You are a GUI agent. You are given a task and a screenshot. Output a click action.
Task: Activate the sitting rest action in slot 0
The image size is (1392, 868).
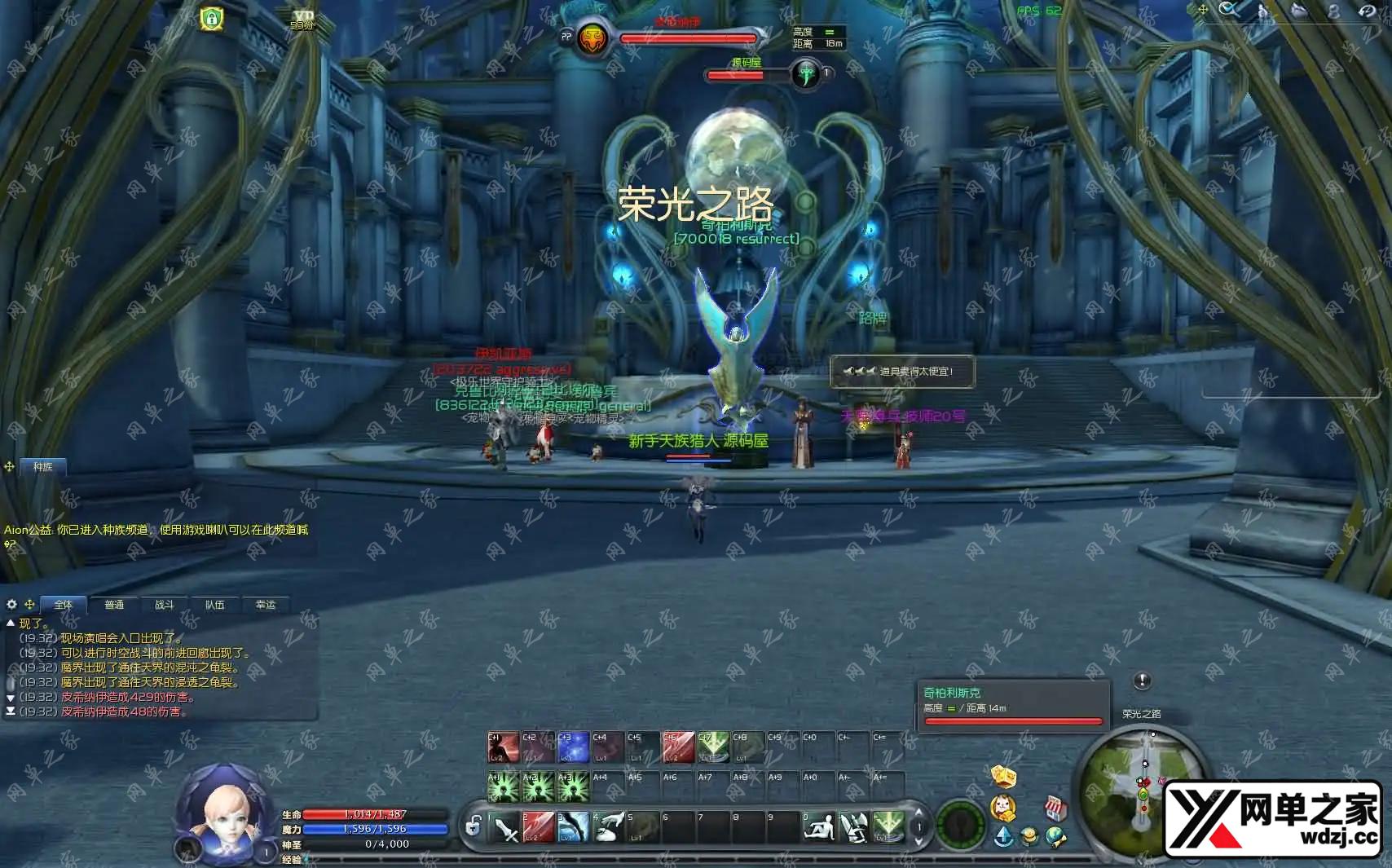818,827
